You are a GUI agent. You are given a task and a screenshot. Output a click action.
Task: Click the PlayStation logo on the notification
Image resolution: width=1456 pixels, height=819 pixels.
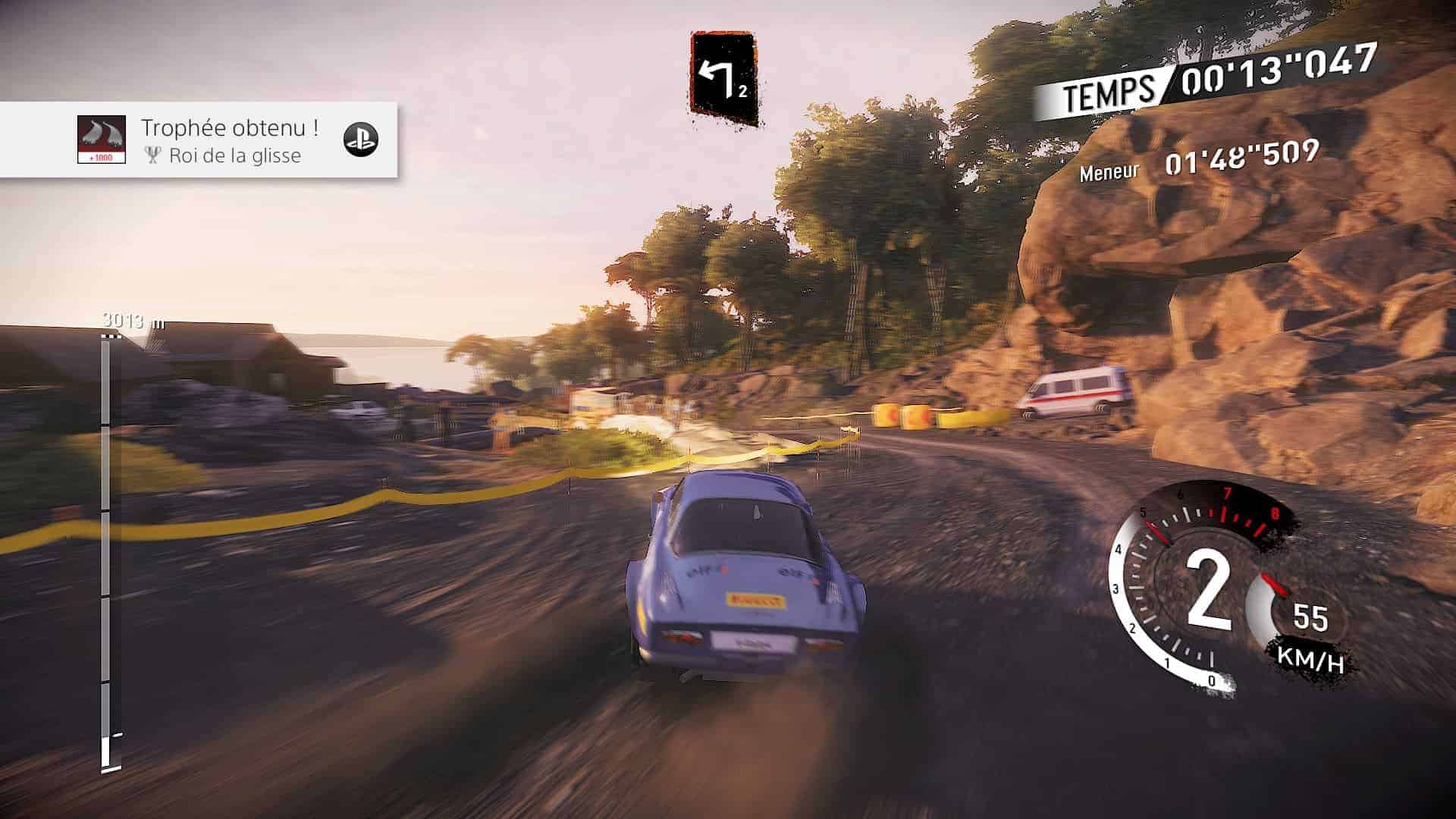[x=361, y=139]
